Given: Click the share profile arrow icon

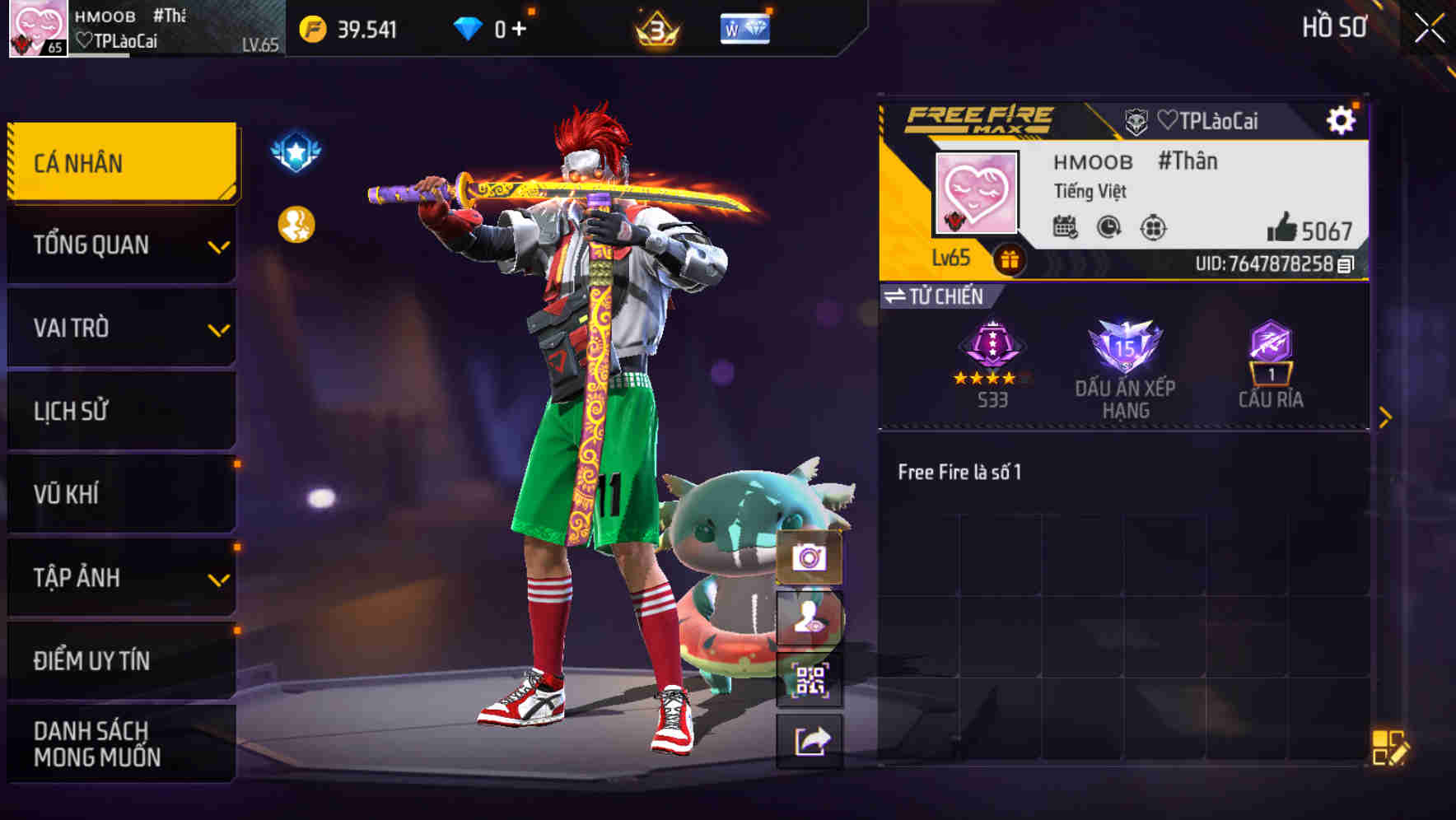Looking at the screenshot, I should pyautogui.click(x=810, y=738).
